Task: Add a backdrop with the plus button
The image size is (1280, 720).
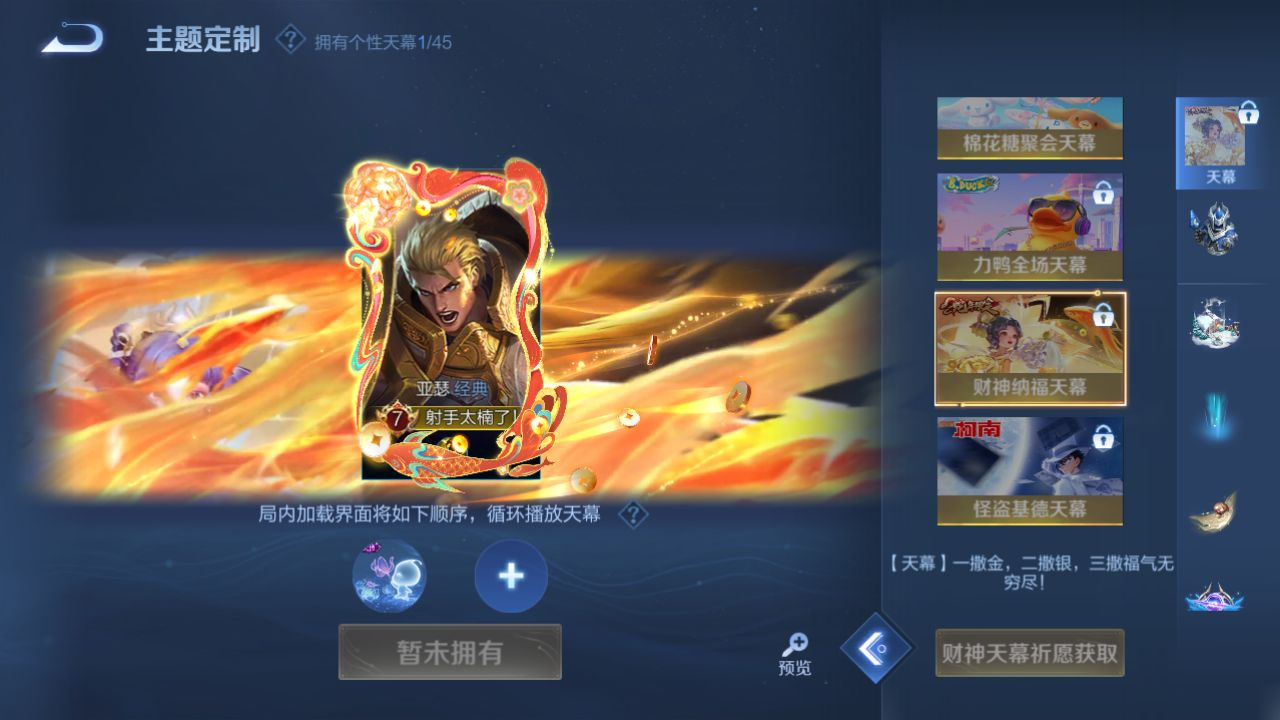Action: pyautogui.click(x=511, y=576)
